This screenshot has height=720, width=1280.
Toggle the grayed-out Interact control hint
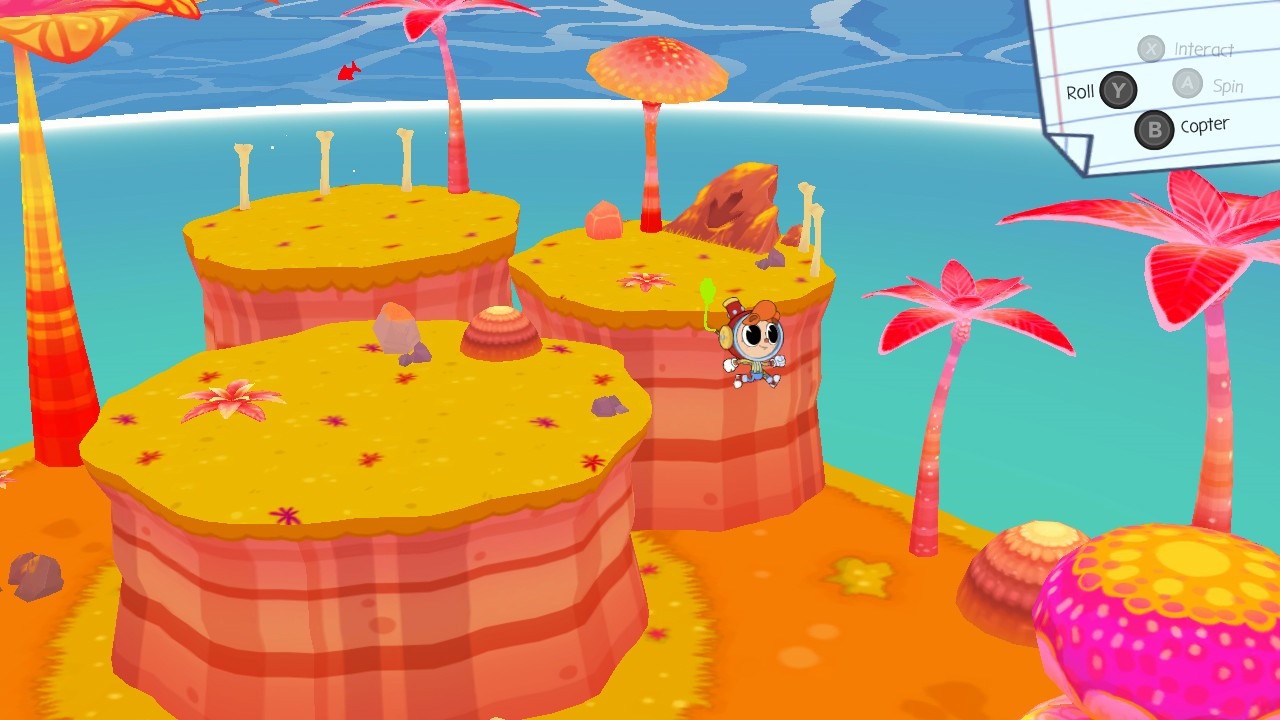1205,49
